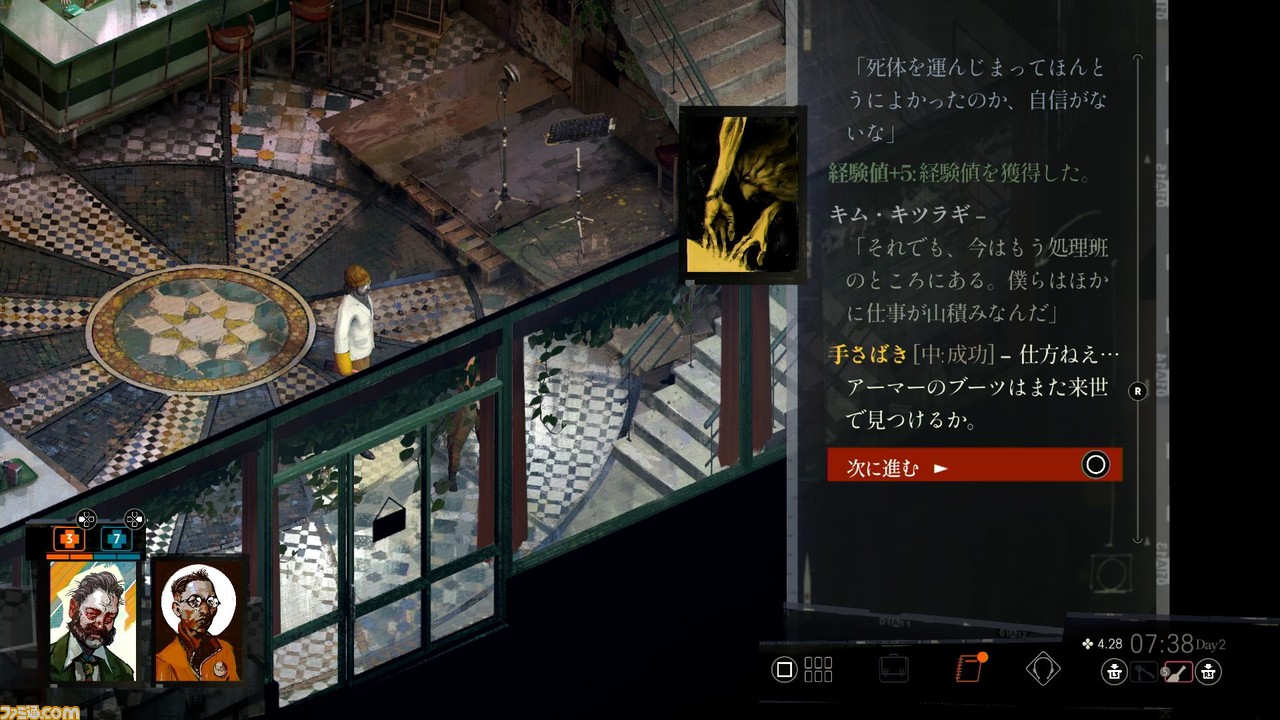
Task: Continue the dialogue with 次に進む
Action: point(974,465)
